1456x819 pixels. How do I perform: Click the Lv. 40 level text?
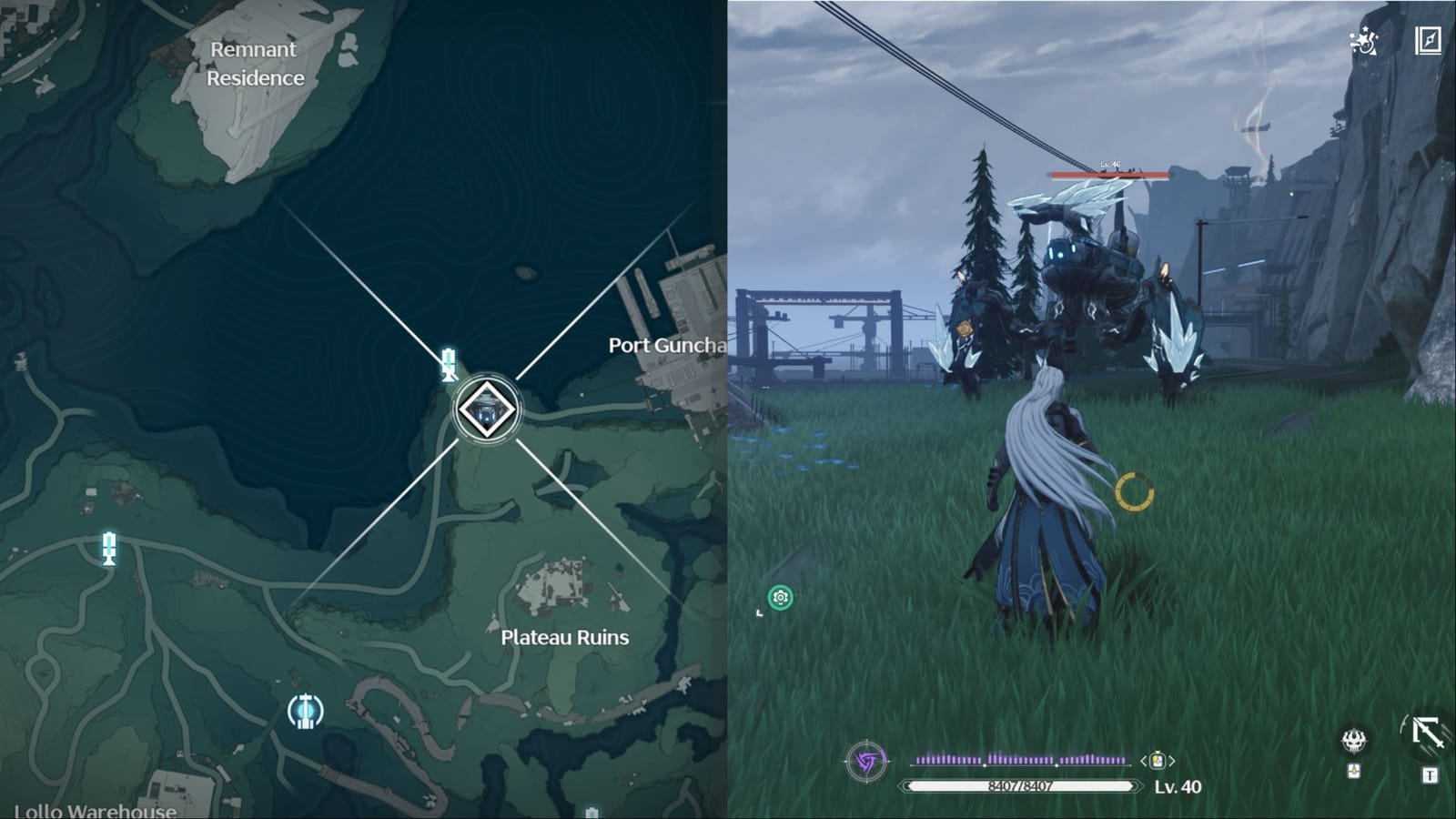pos(1178,785)
